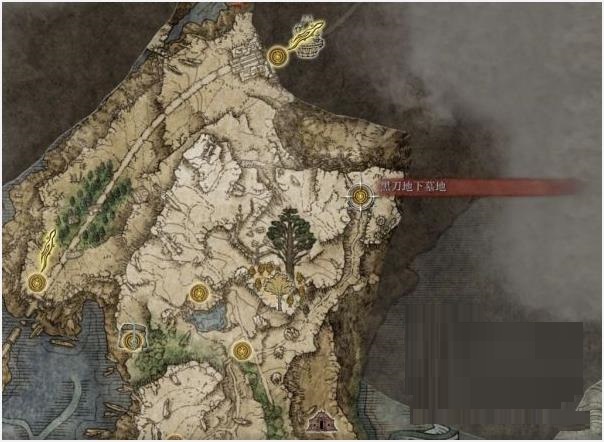Pick the grace marker under the stone archway icon
The width and height of the screenshot is (604, 442).
click(x=132, y=340)
